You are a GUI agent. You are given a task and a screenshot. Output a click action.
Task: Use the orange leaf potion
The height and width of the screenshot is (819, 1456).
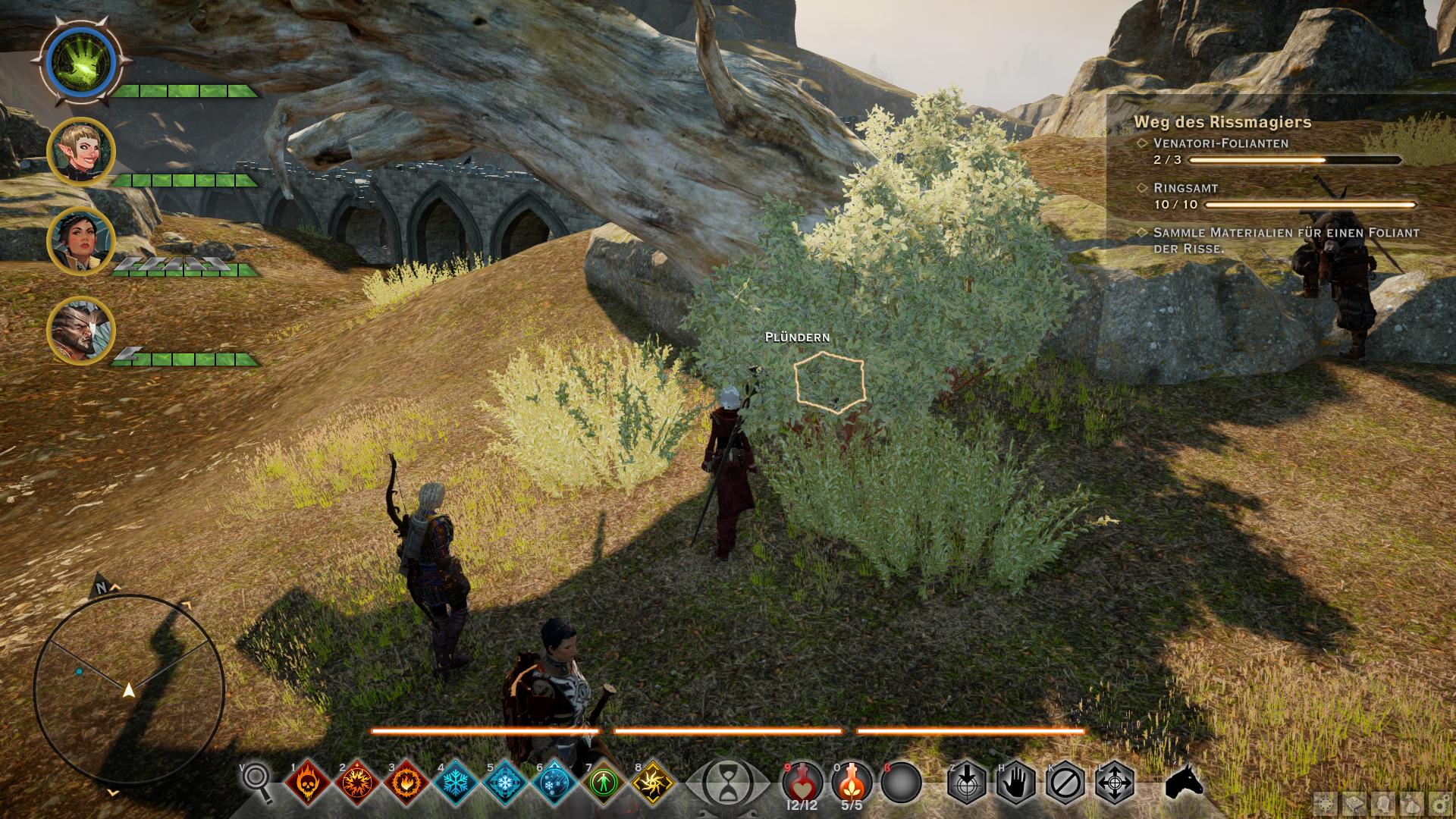tap(852, 782)
